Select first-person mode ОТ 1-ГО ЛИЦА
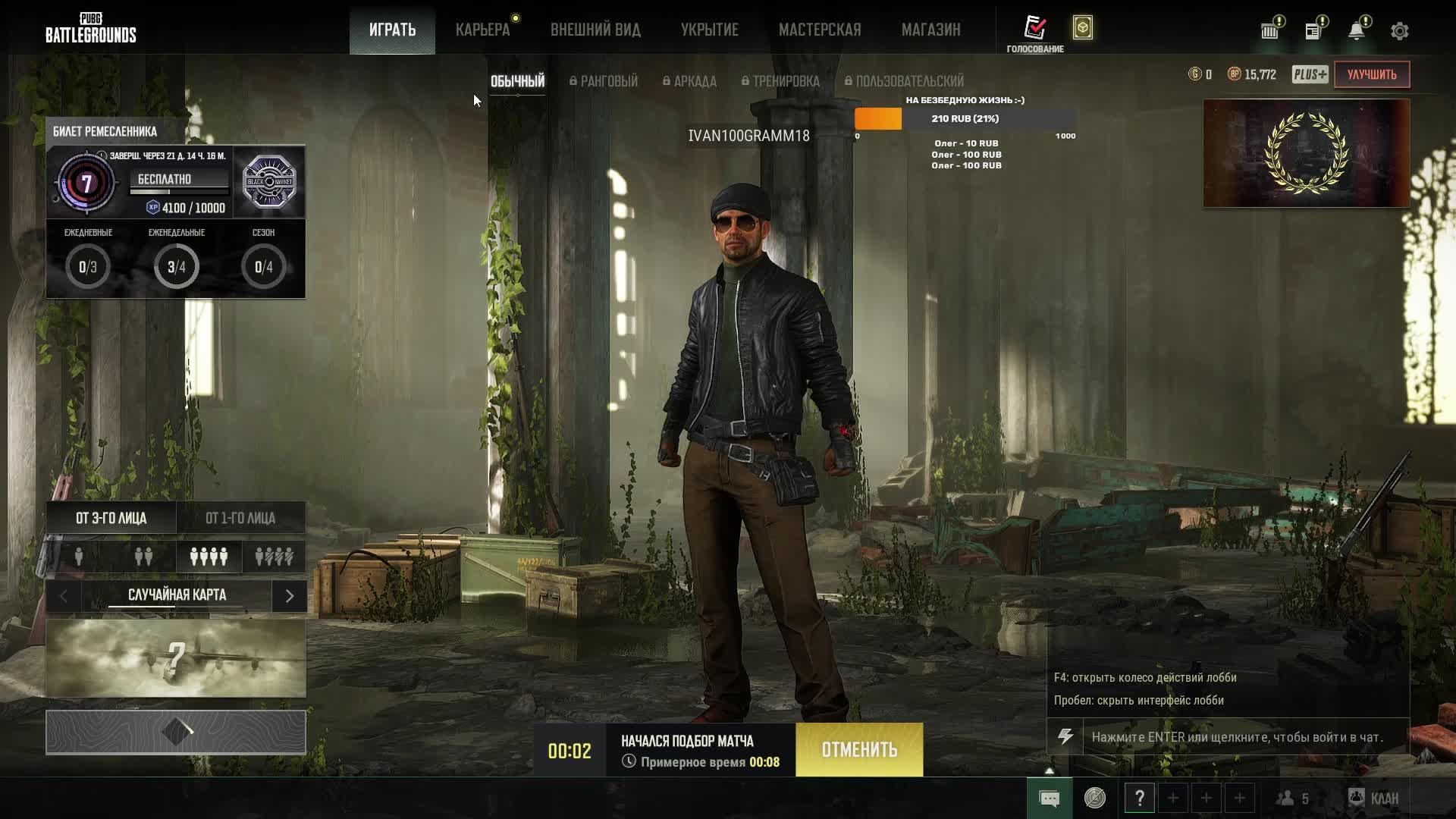1456x819 pixels. pyautogui.click(x=240, y=518)
